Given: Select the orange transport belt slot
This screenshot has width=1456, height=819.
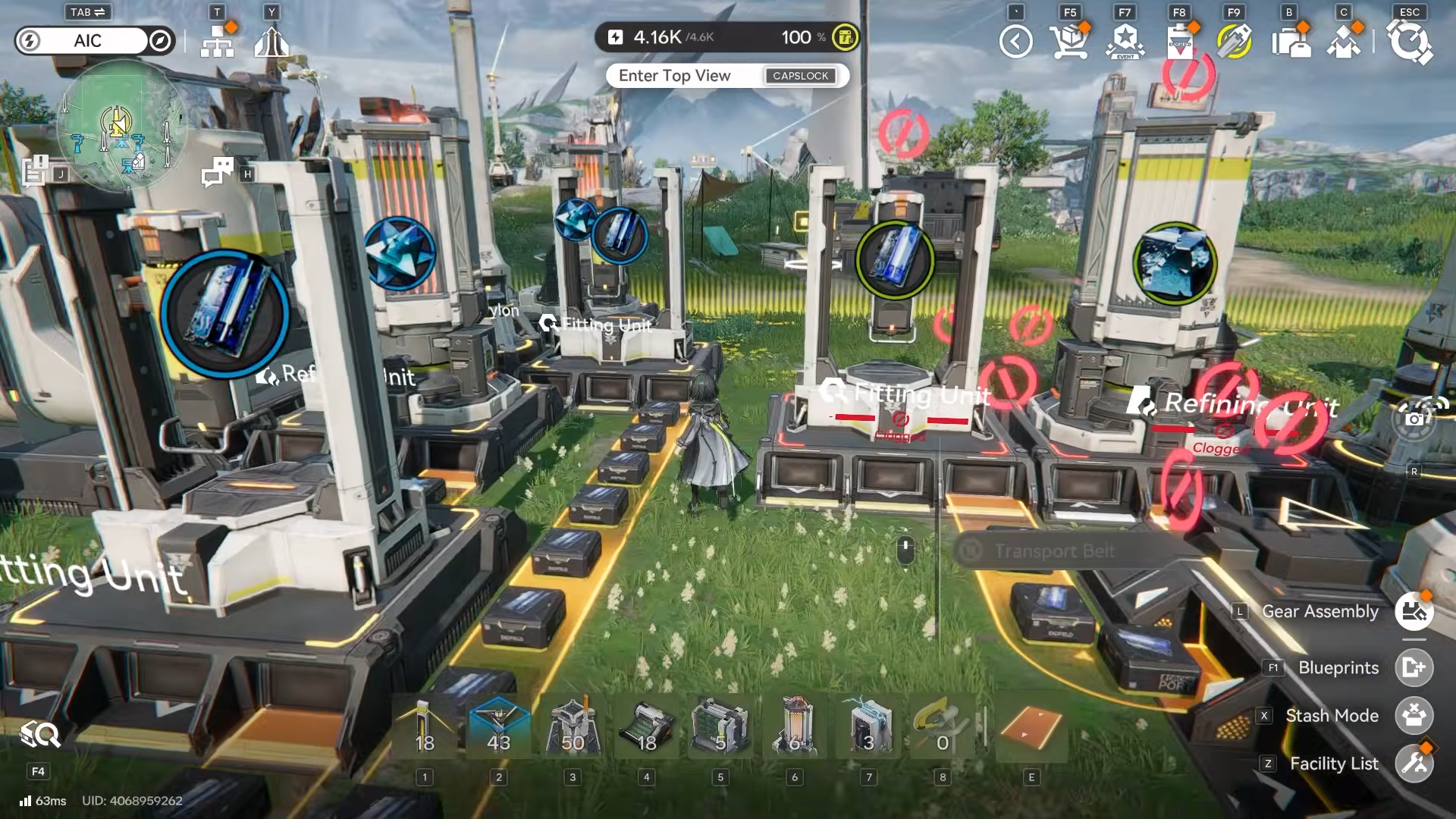Looking at the screenshot, I should coord(1031,726).
